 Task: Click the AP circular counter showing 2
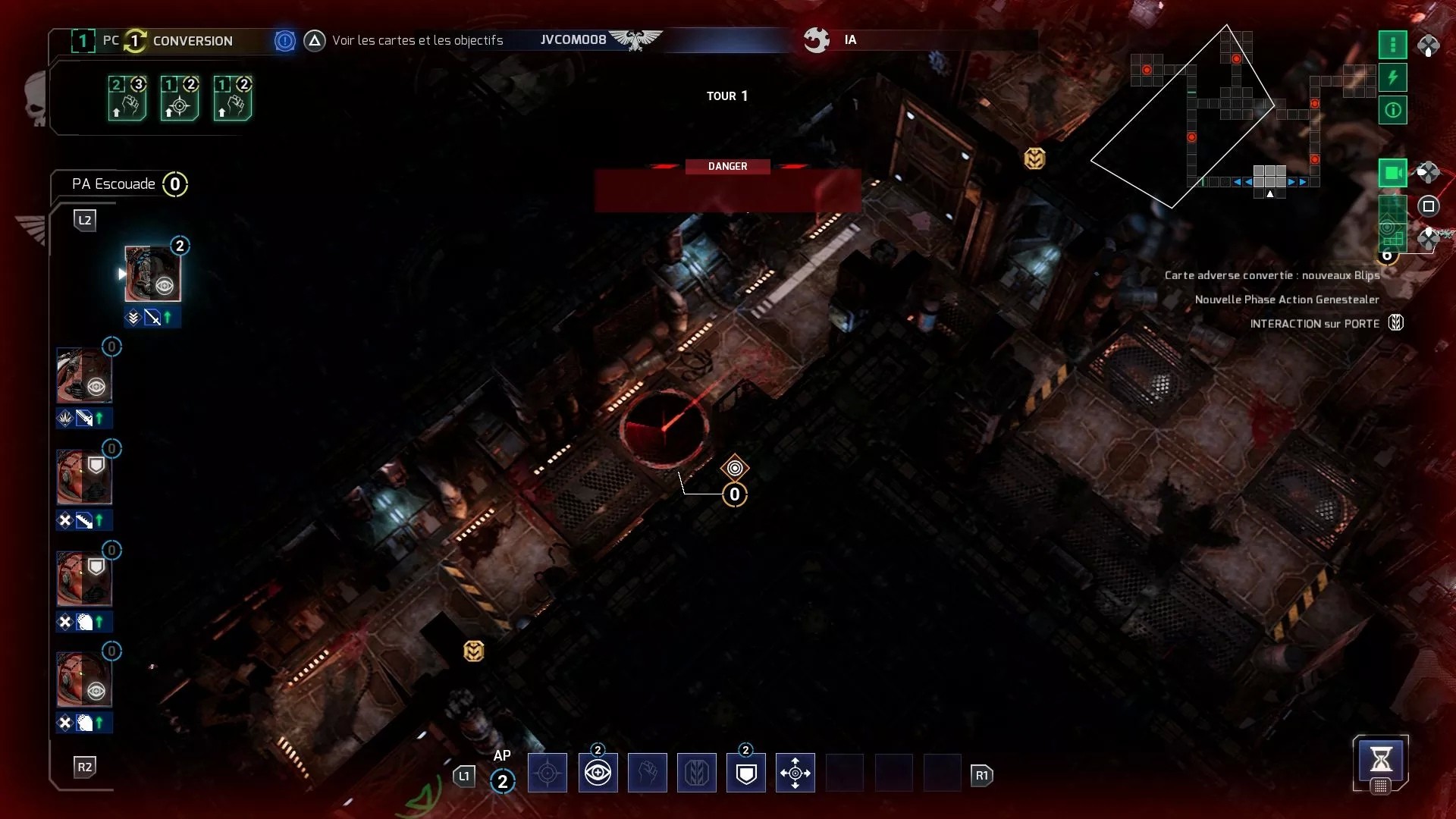coord(503,781)
